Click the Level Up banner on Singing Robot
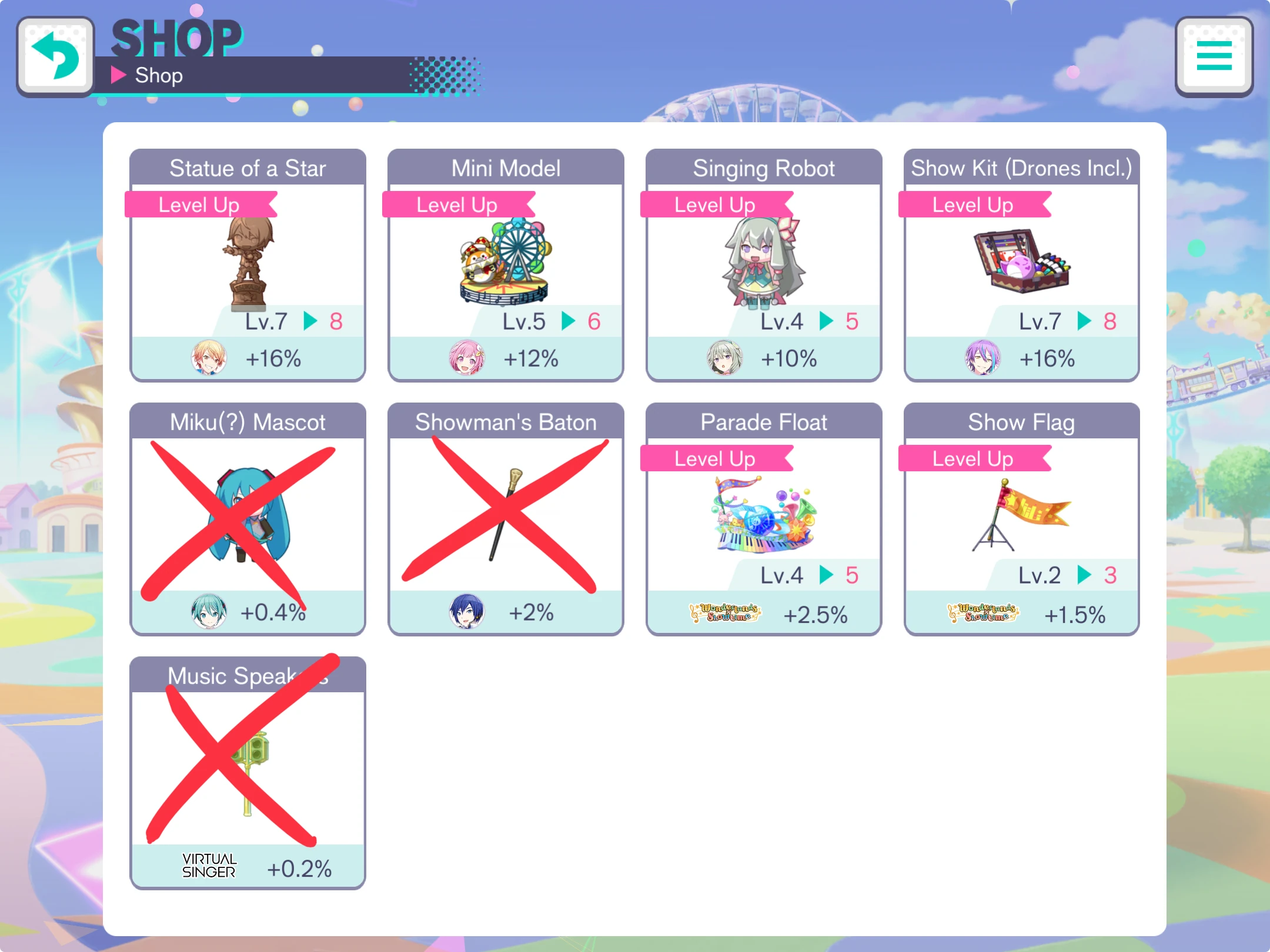Image resolution: width=1270 pixels, height=952 pixels. coord(714,205)
